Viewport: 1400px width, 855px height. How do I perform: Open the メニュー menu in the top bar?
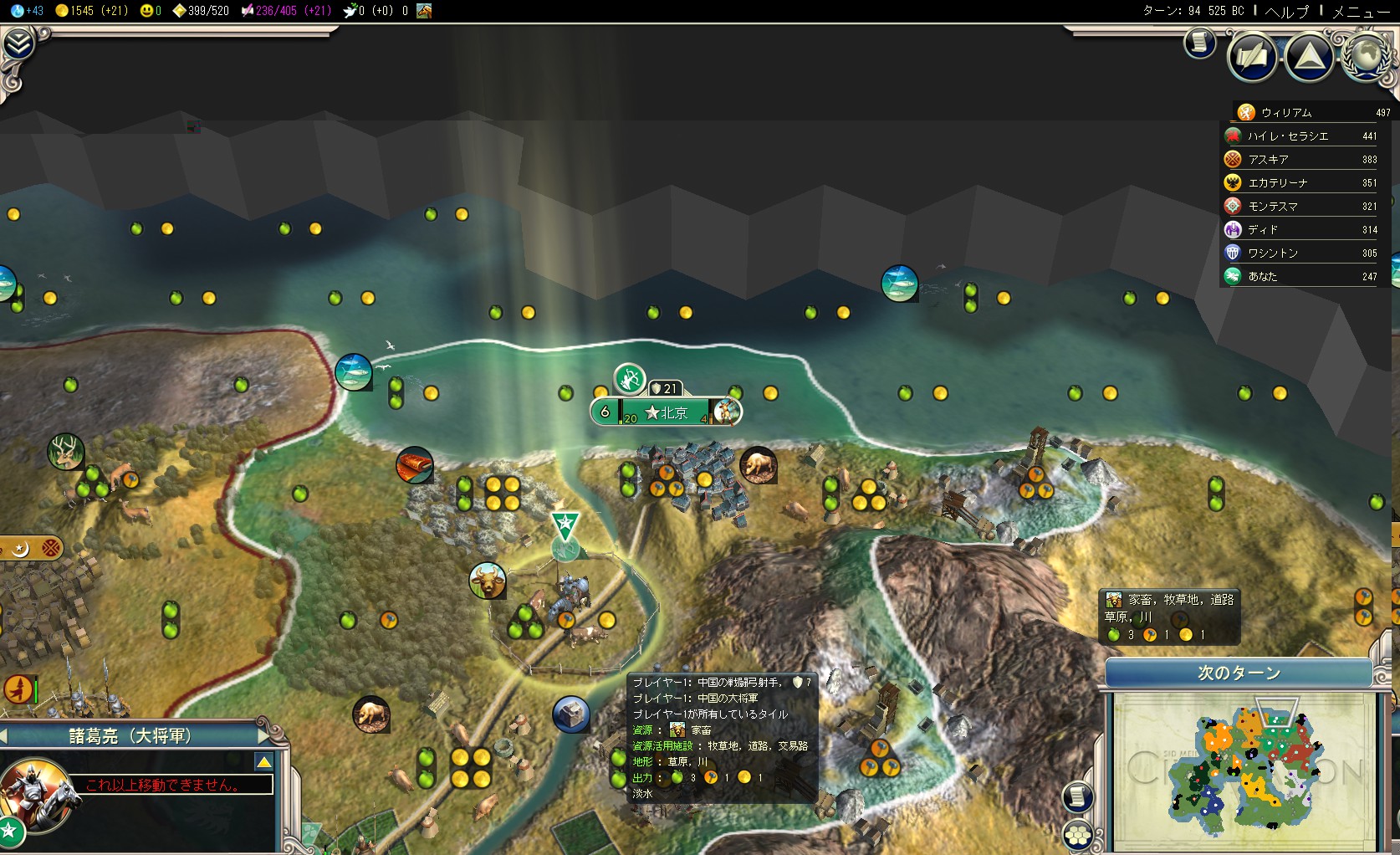(x=1361, y=11)
